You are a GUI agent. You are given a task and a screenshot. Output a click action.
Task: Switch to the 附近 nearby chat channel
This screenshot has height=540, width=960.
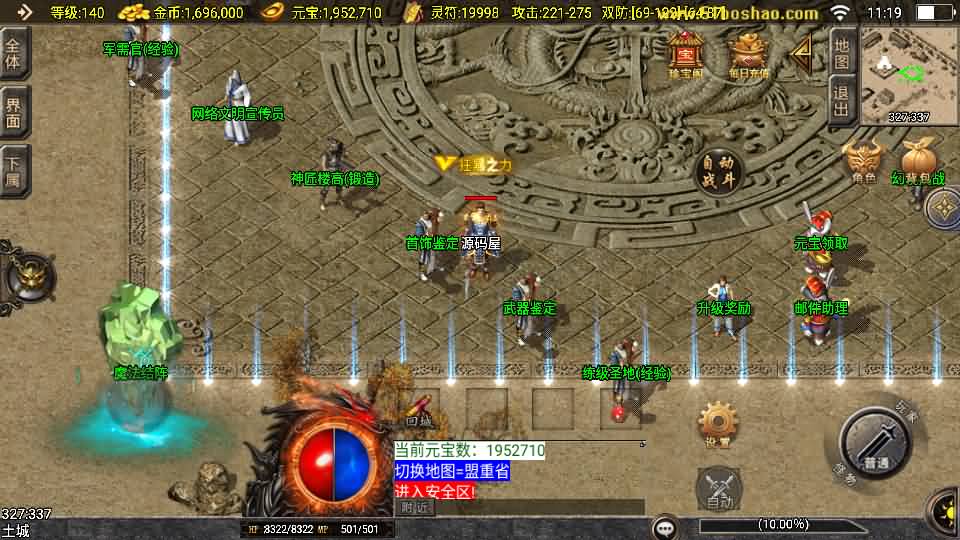tap(415, 507)
